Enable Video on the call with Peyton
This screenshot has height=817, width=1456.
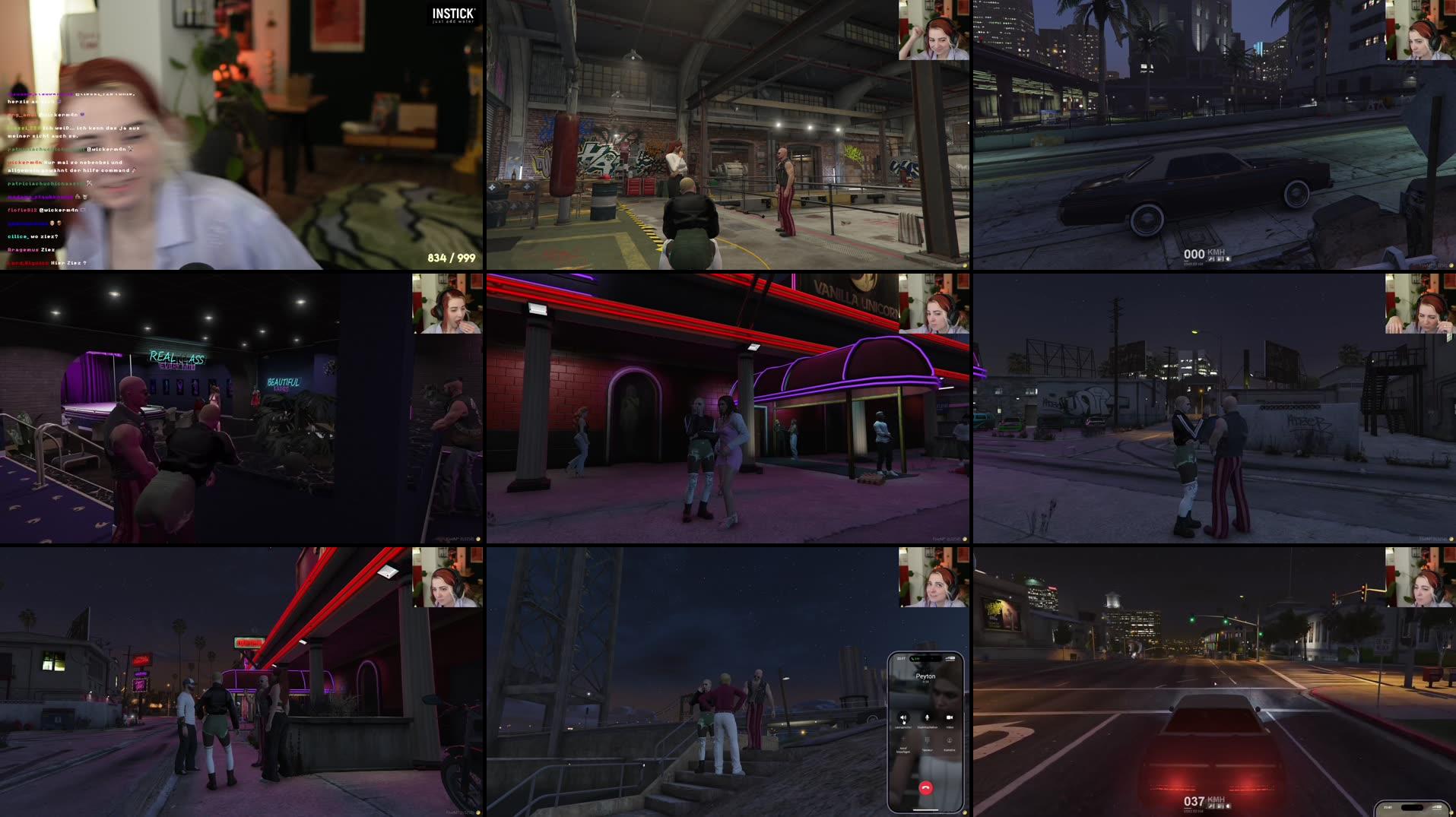click(x=950, y=717)
